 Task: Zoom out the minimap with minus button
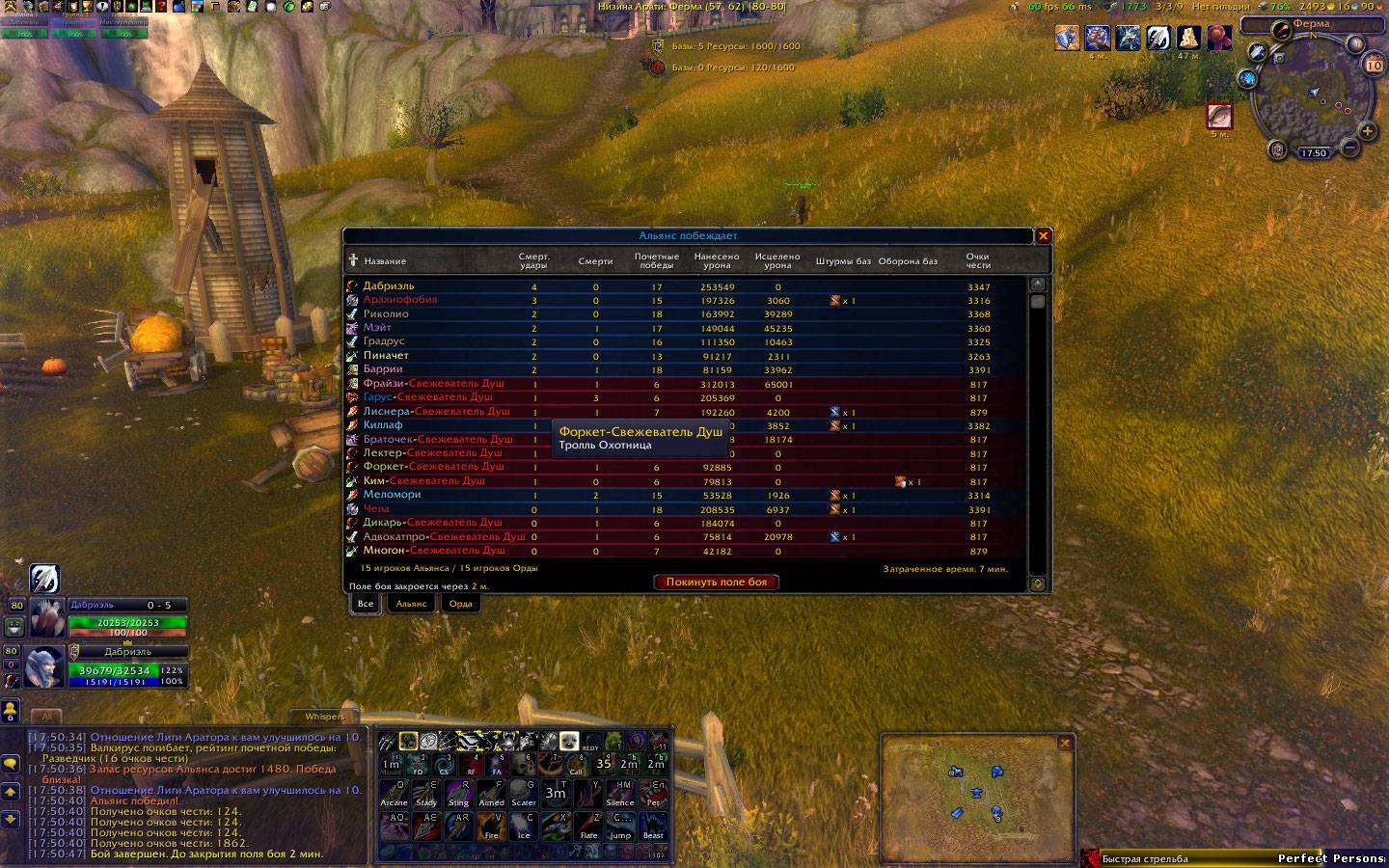coord(1349,149)
